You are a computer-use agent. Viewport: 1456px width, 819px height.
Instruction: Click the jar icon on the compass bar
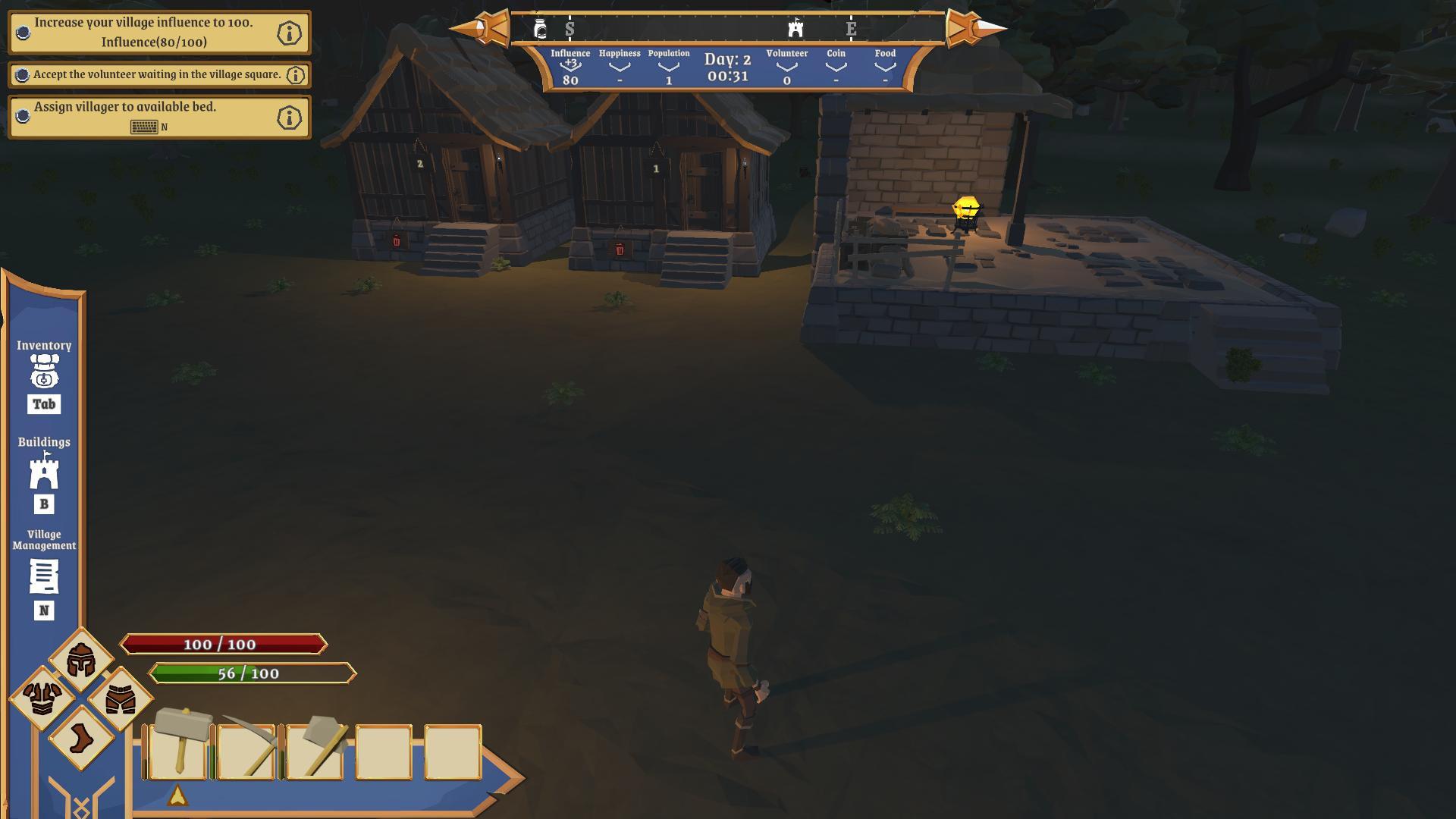pyautogui.click(x=540, y=28)
